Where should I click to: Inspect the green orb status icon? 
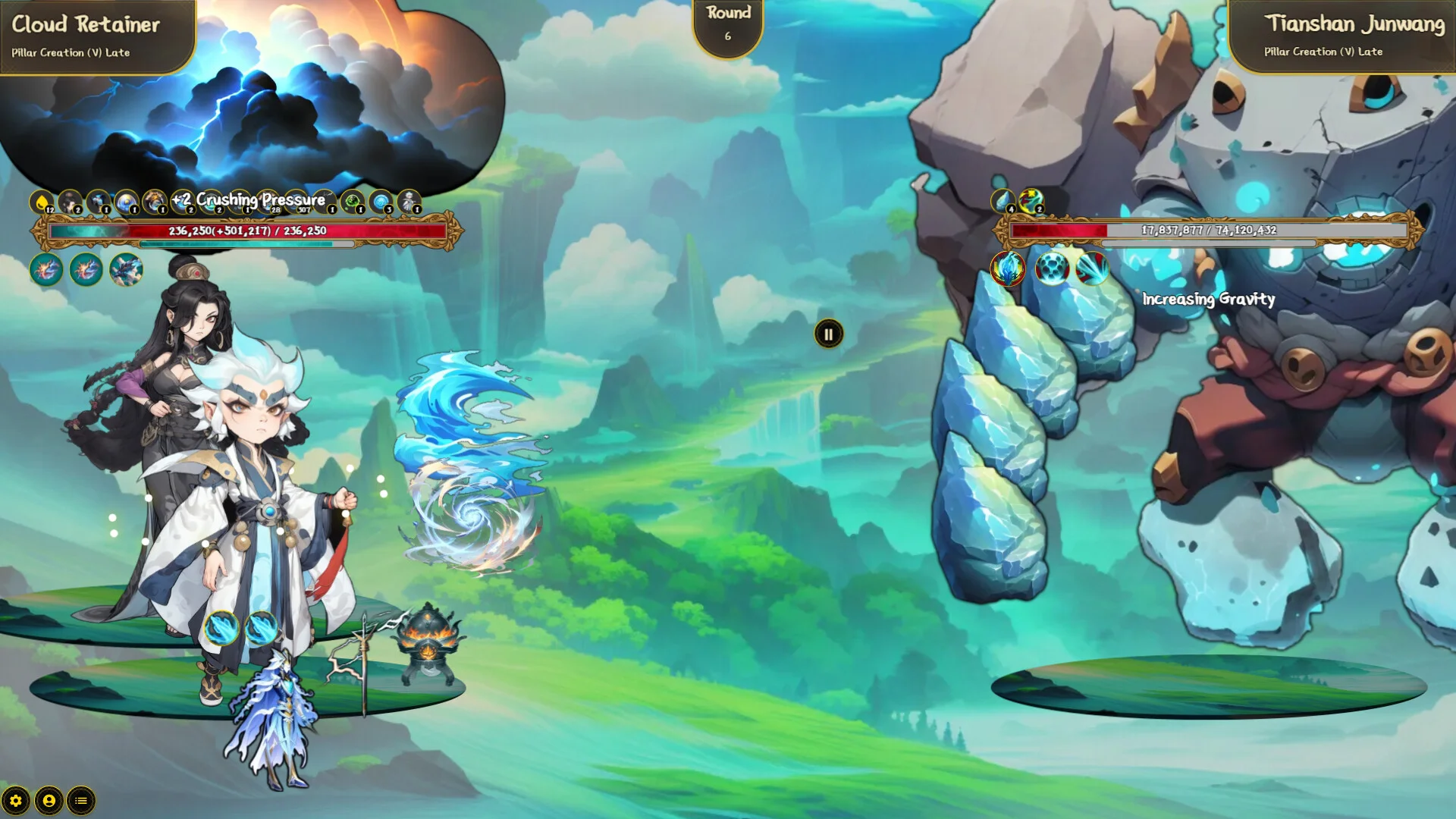pyautogui.click(x=352, y=202)
